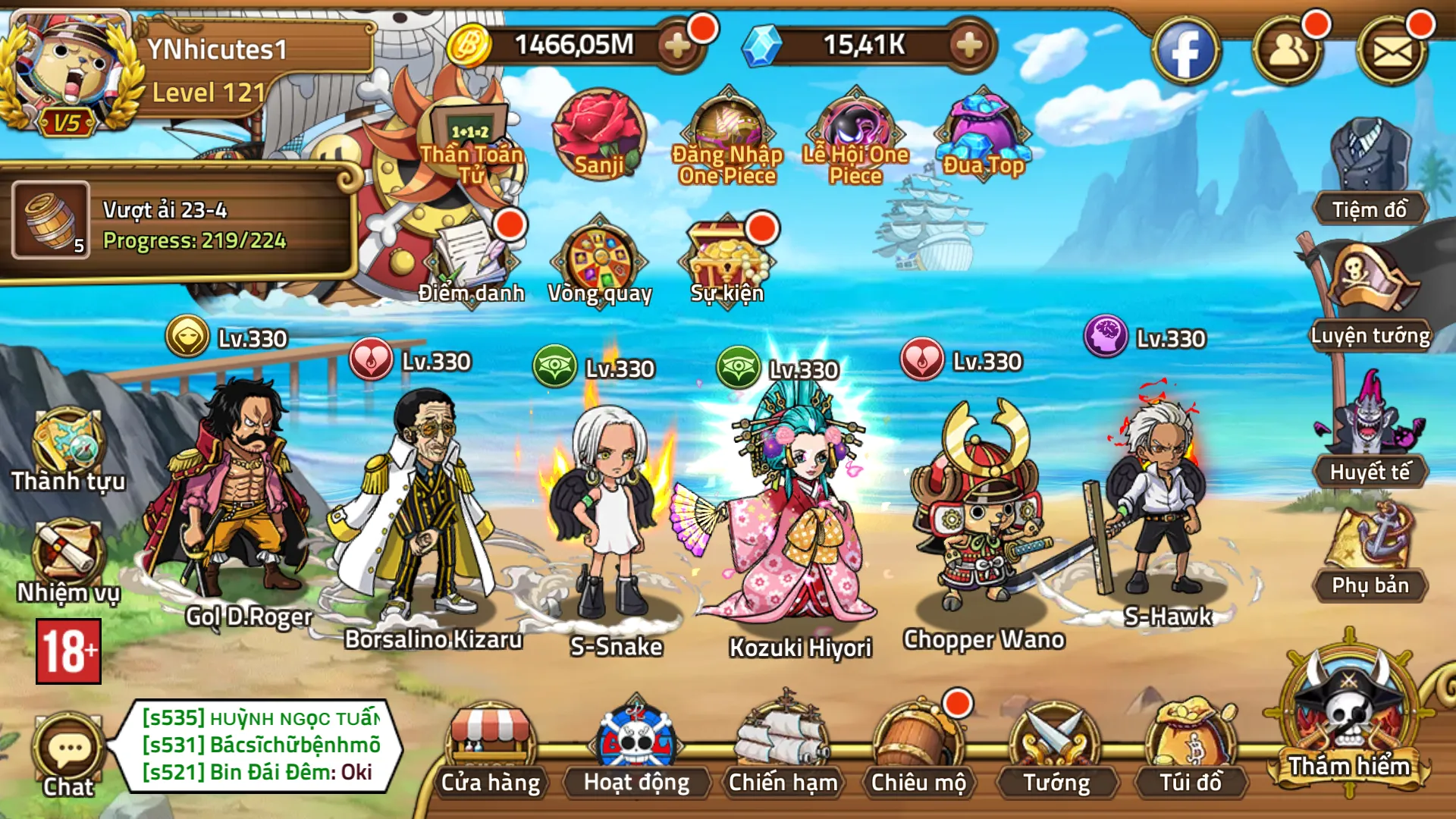This screenshot has width=1456, height=819.
Task: Open the Đăng Nhập One Piece login event
Action: (x=726, y=133)
